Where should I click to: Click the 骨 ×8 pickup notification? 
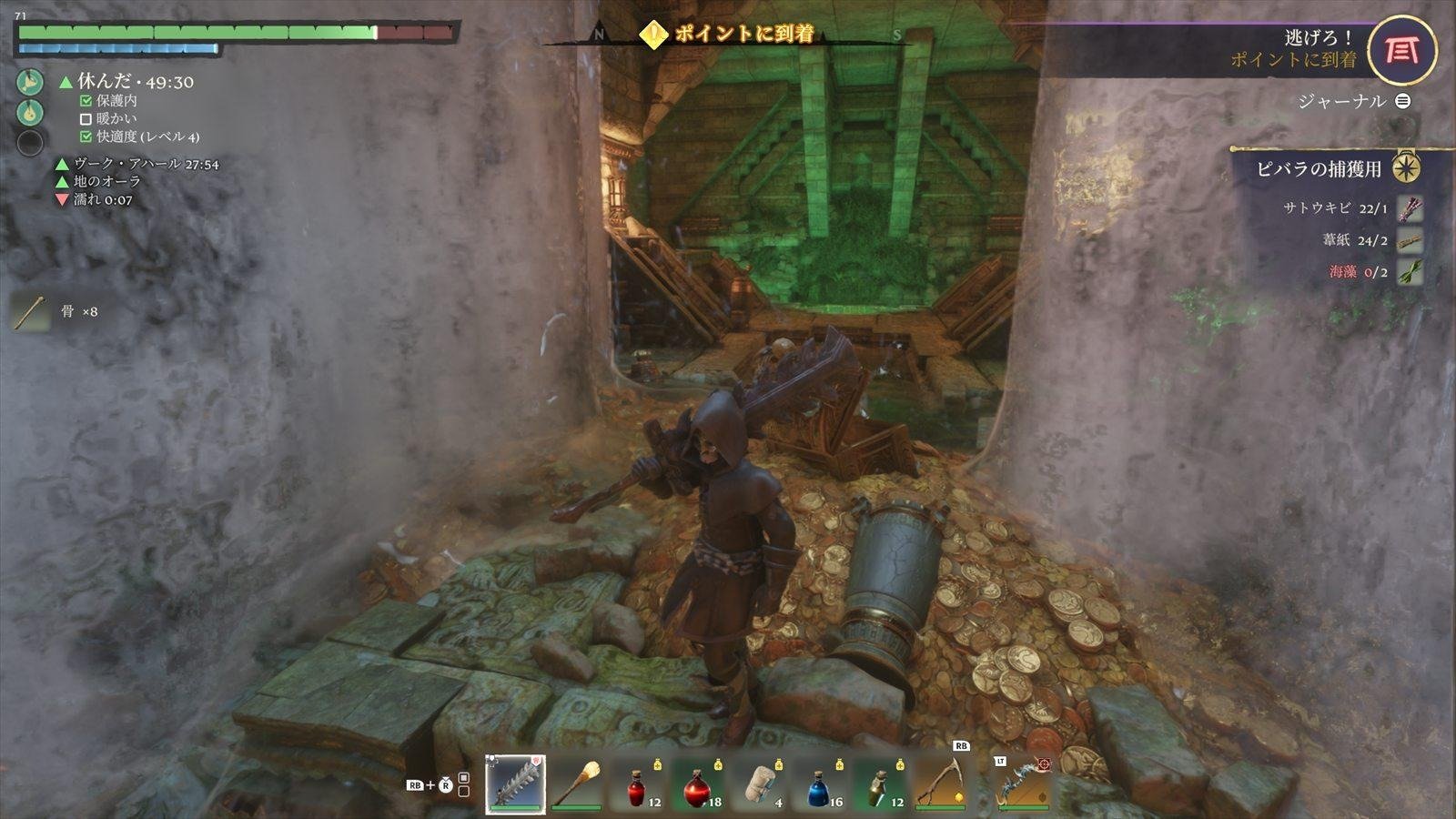click(x=55, y=312)
